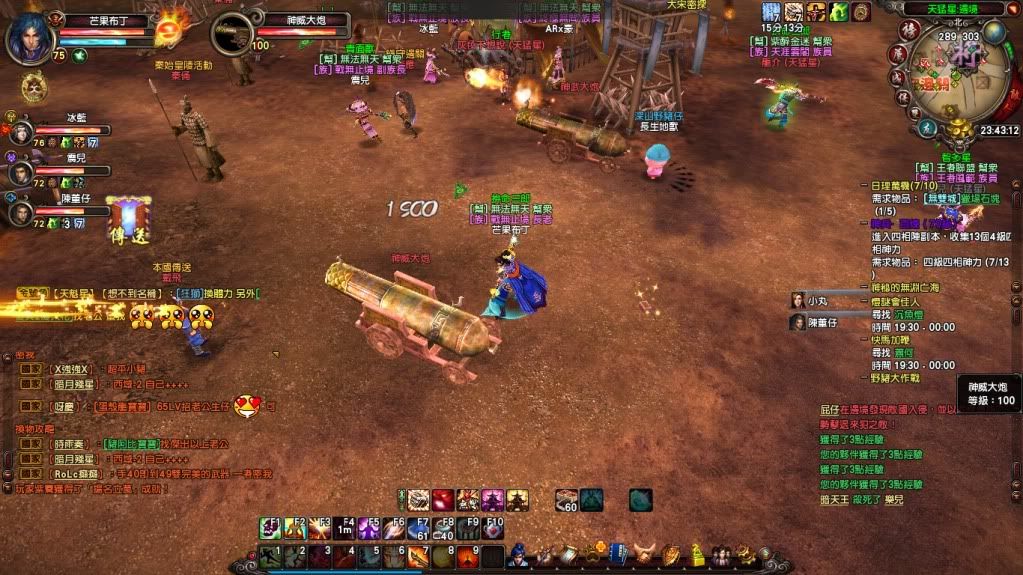Viewport: 1023px width, 575px height.
Task: Use the F10 teapot item slot
Action: 493,528
